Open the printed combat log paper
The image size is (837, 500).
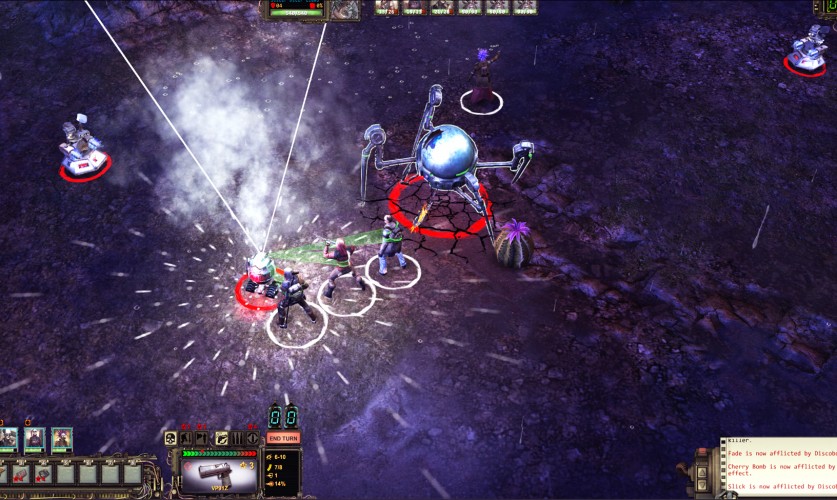pos(780,468)
